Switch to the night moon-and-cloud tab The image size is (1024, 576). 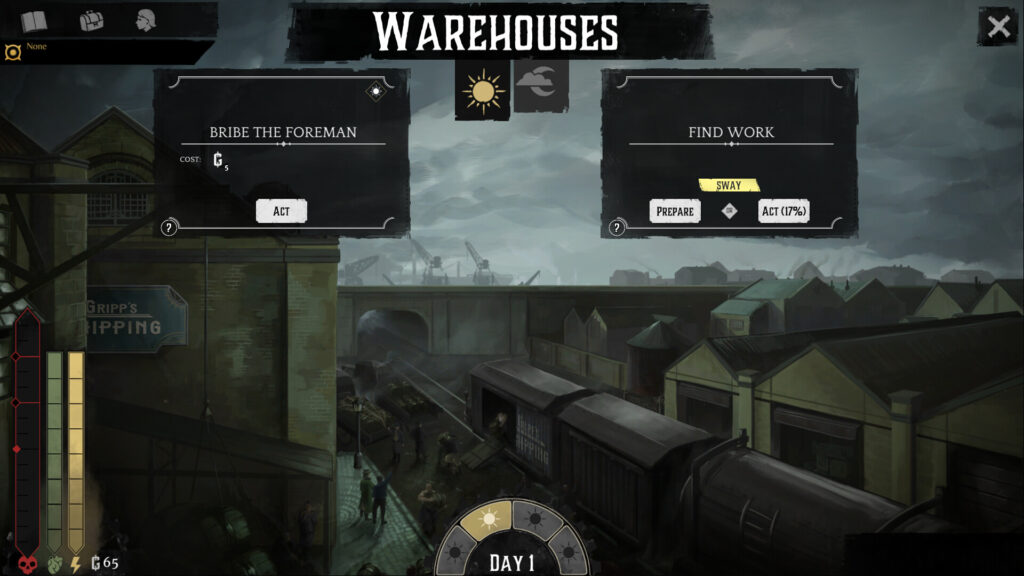pos(541,87)
